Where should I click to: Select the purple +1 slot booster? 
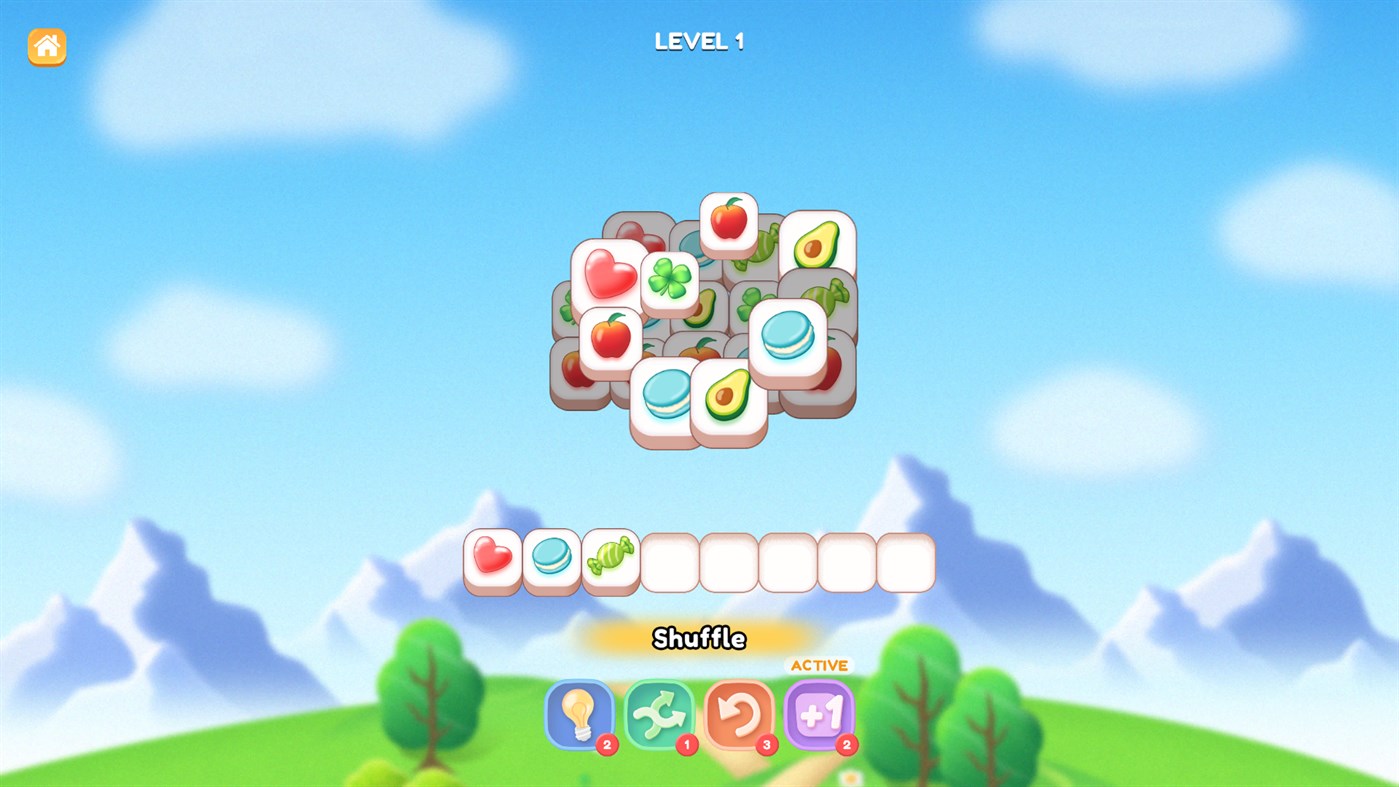tap(818, 713)
